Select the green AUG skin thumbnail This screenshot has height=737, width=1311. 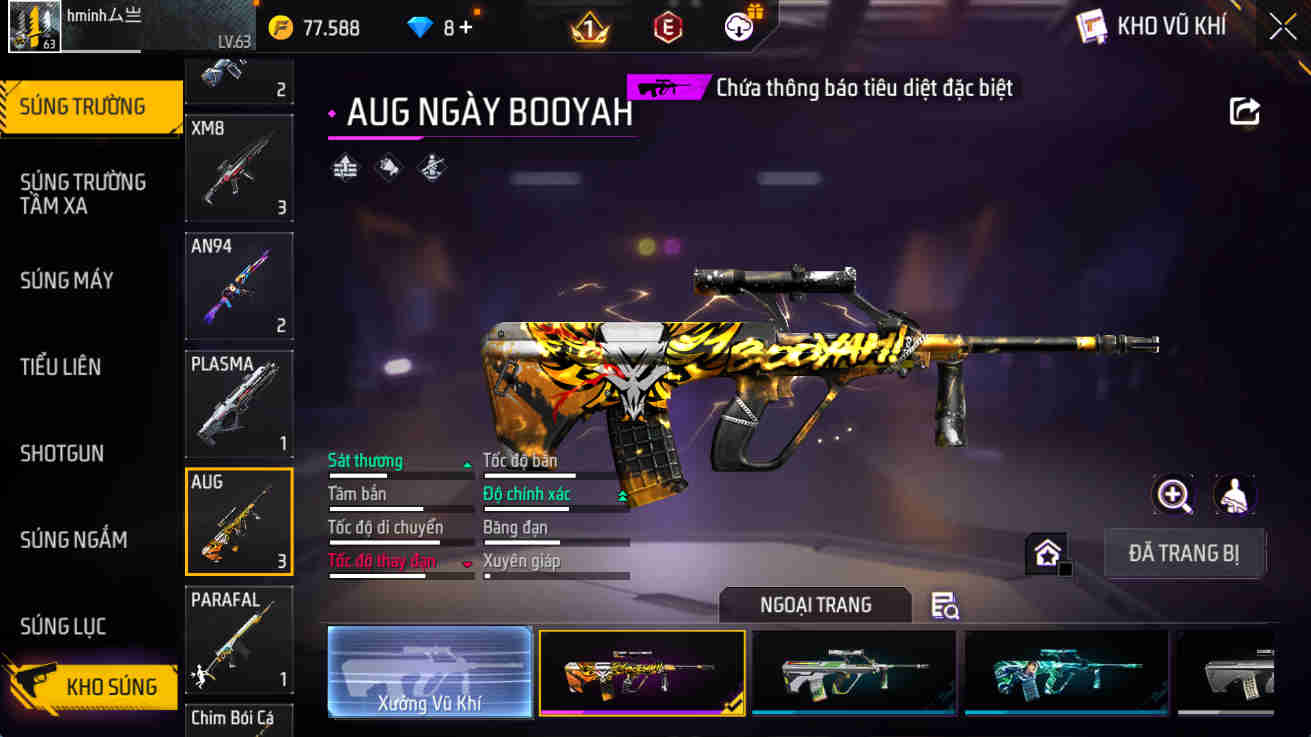click(853, 672)
